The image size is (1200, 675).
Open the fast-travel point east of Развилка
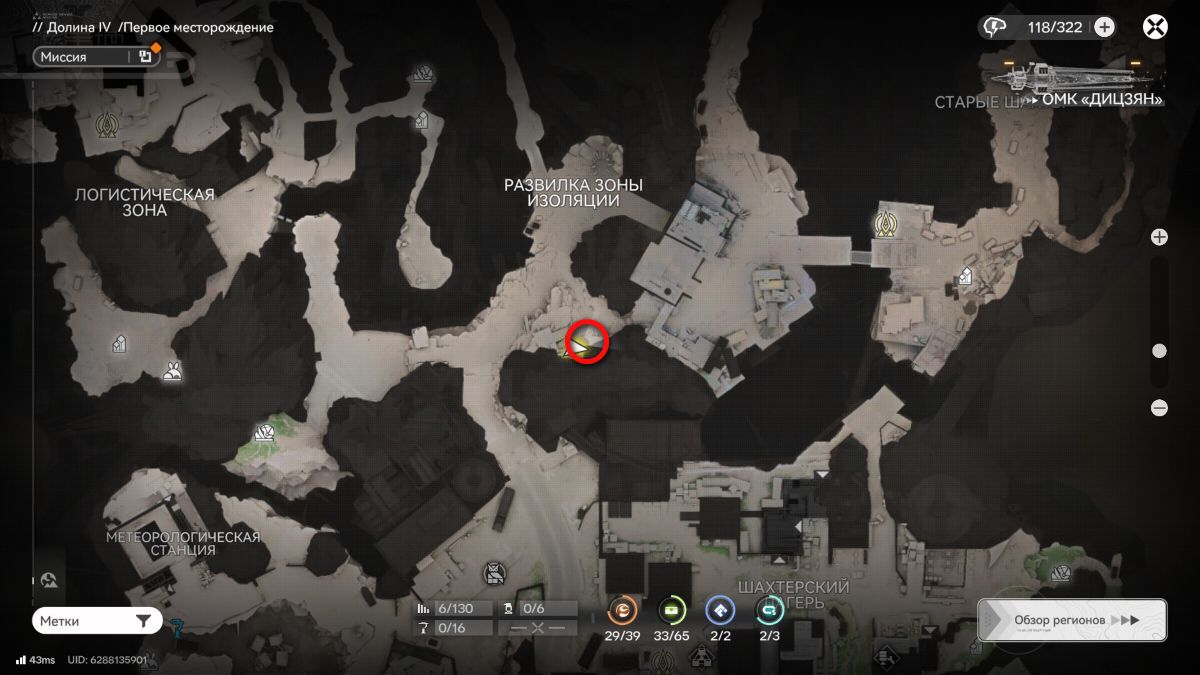pyautogui.click(x=884, y=224)
